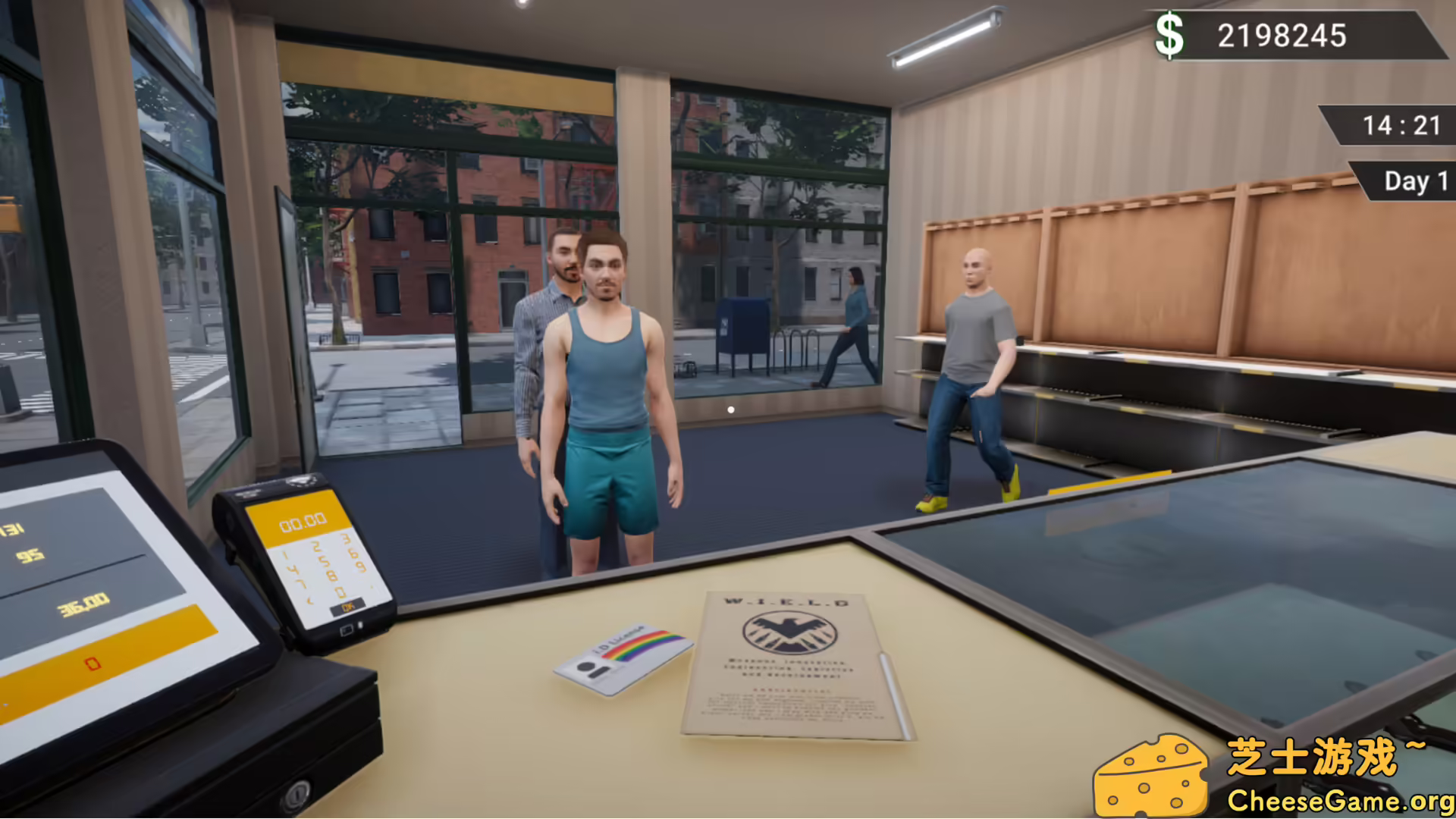Click the backspace key on the terminal keypad
1456x819 pixels.
click(x=309, y=601)
